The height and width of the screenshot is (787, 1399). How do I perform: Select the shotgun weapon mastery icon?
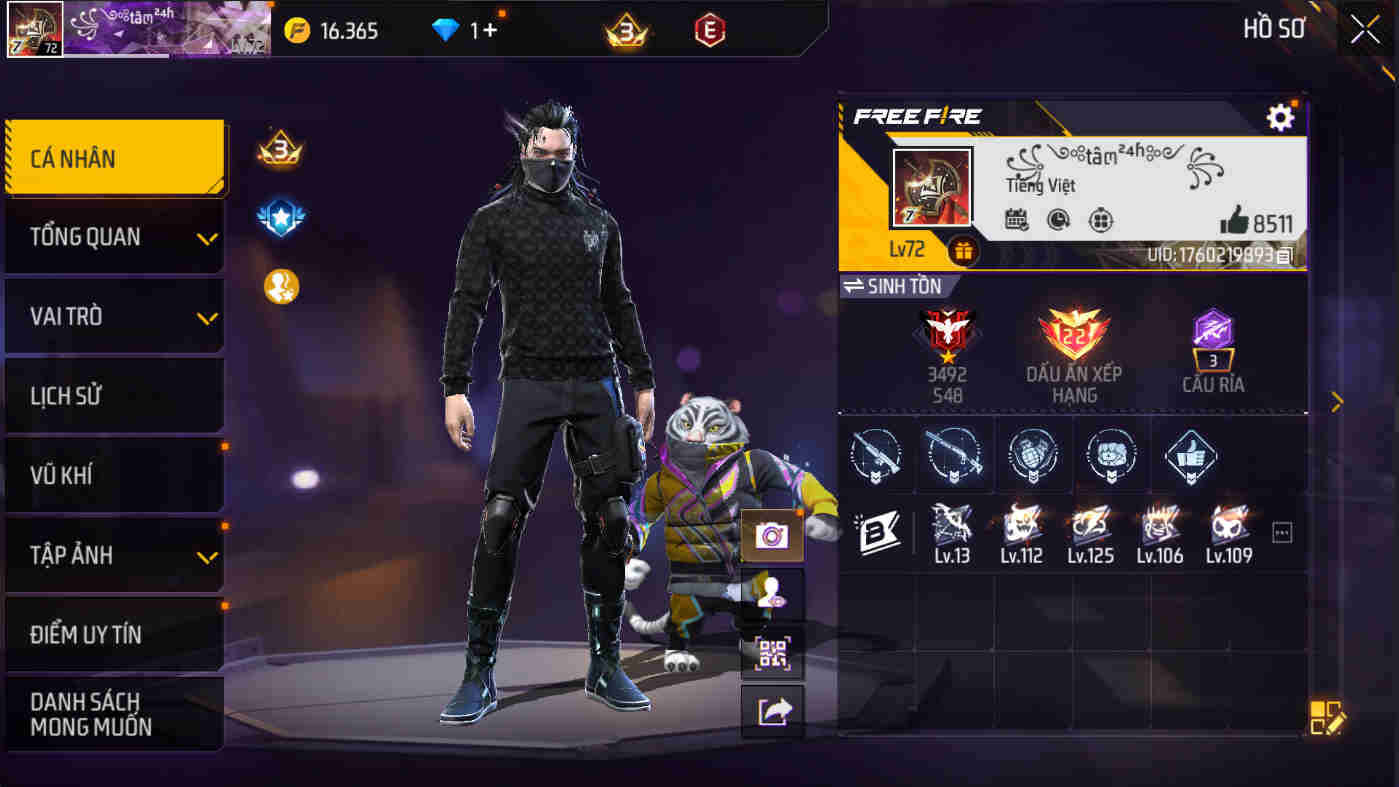(x=955, y=455)
